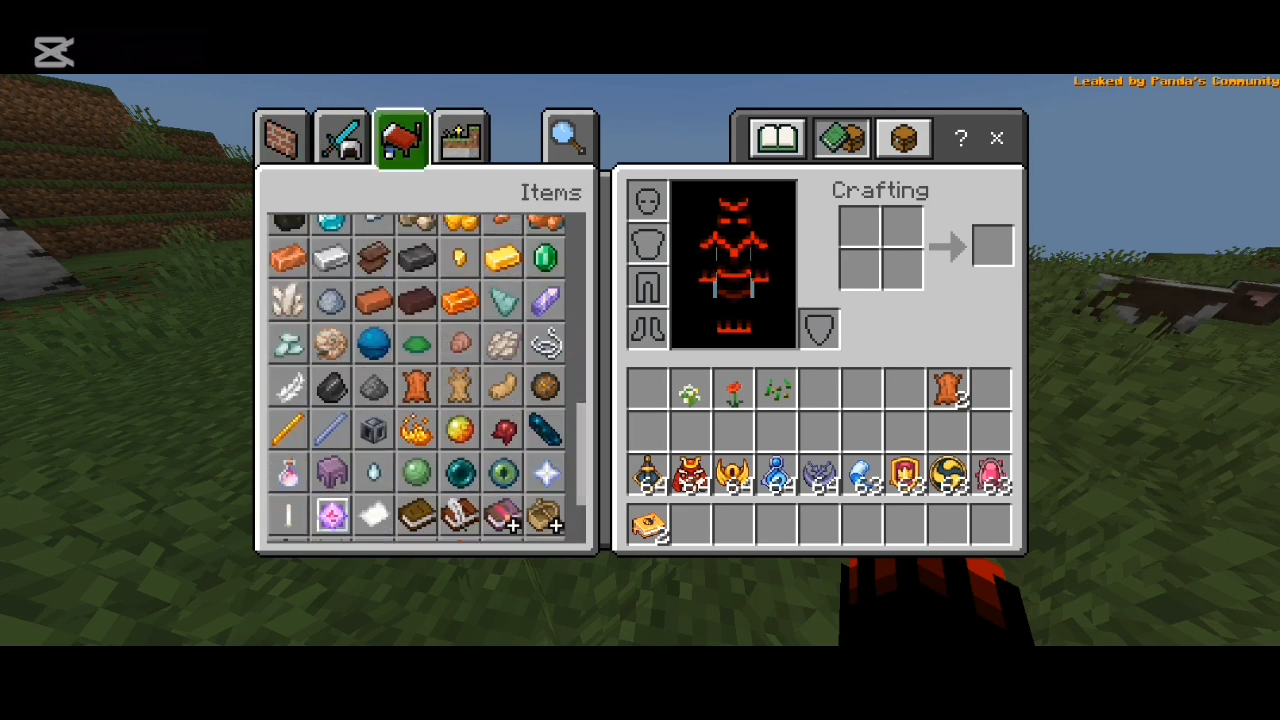1280x720 pixels.
Task: Click the boots armor slot
Action: coord(646,330)
